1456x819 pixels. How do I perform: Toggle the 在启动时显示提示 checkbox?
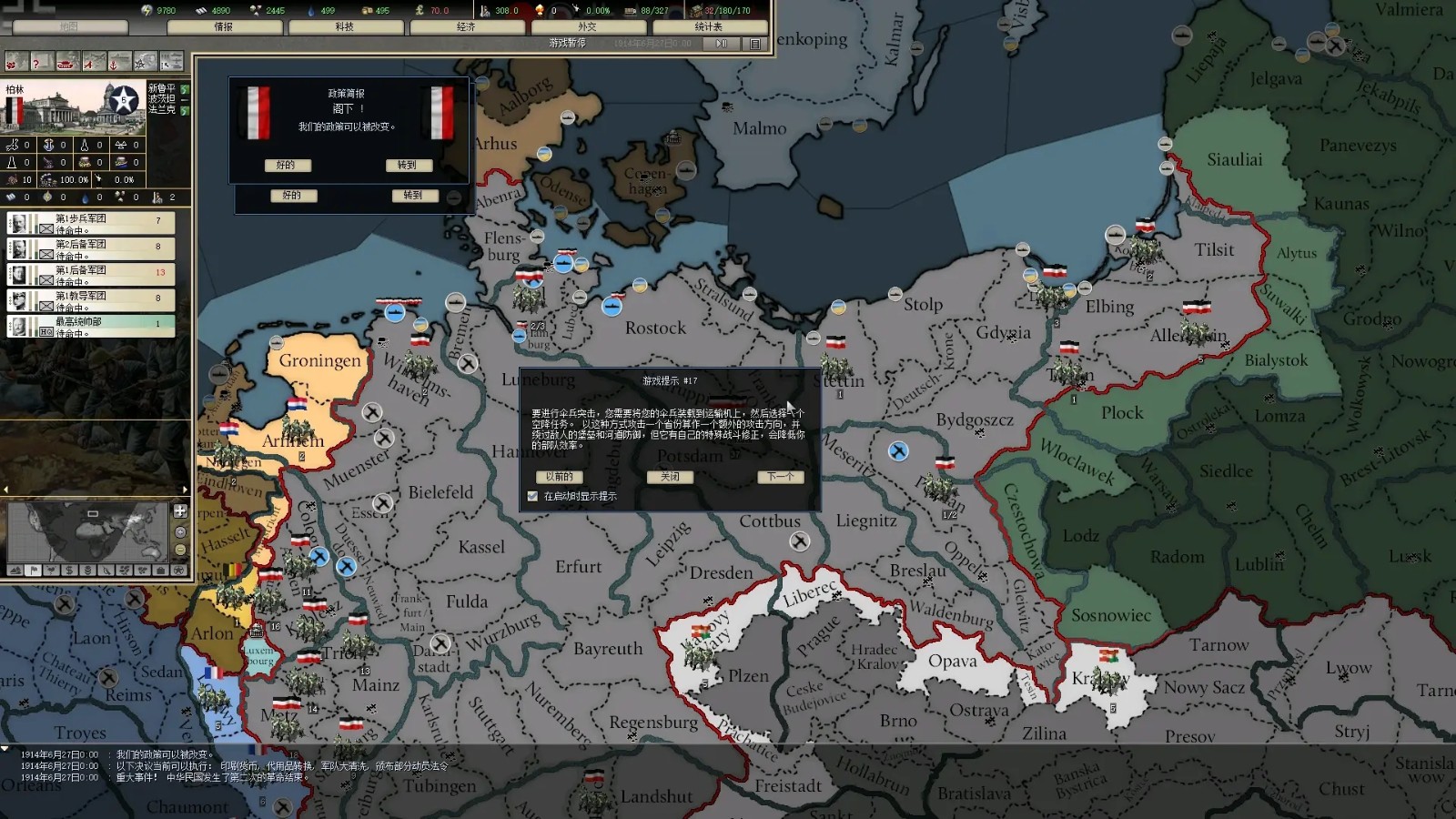(x=532, y=496)
